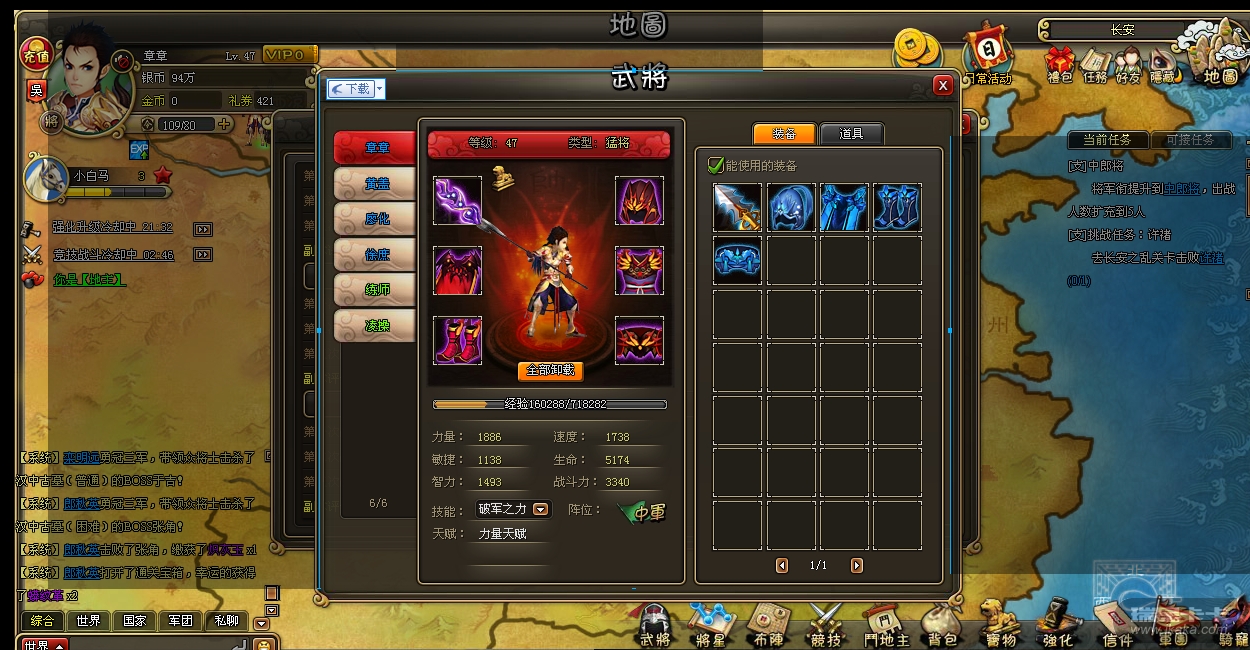Viewport: 1250px width, 650px height.
Task: Choose general 徐庶 in the roster
Action: pos(376,254)
